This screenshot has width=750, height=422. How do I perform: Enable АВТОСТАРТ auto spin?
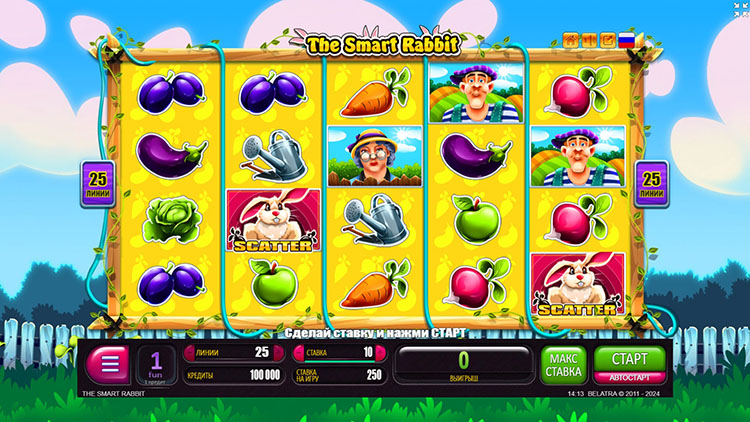[x=622, y=378]
